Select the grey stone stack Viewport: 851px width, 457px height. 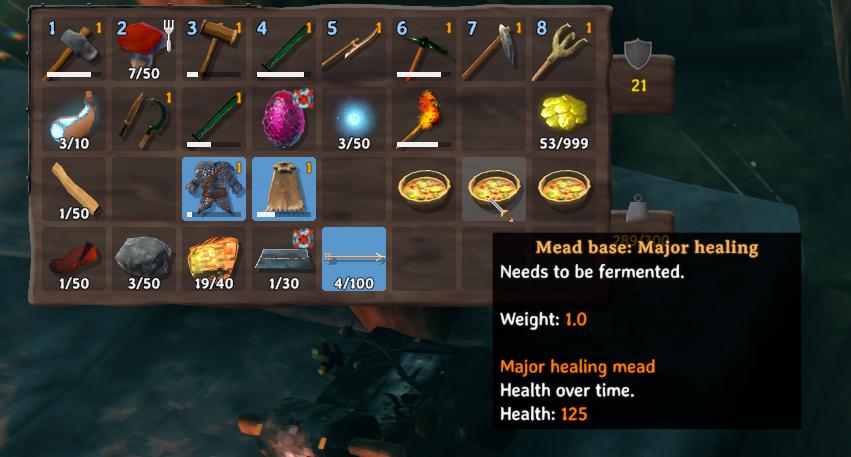click(144, 259)
